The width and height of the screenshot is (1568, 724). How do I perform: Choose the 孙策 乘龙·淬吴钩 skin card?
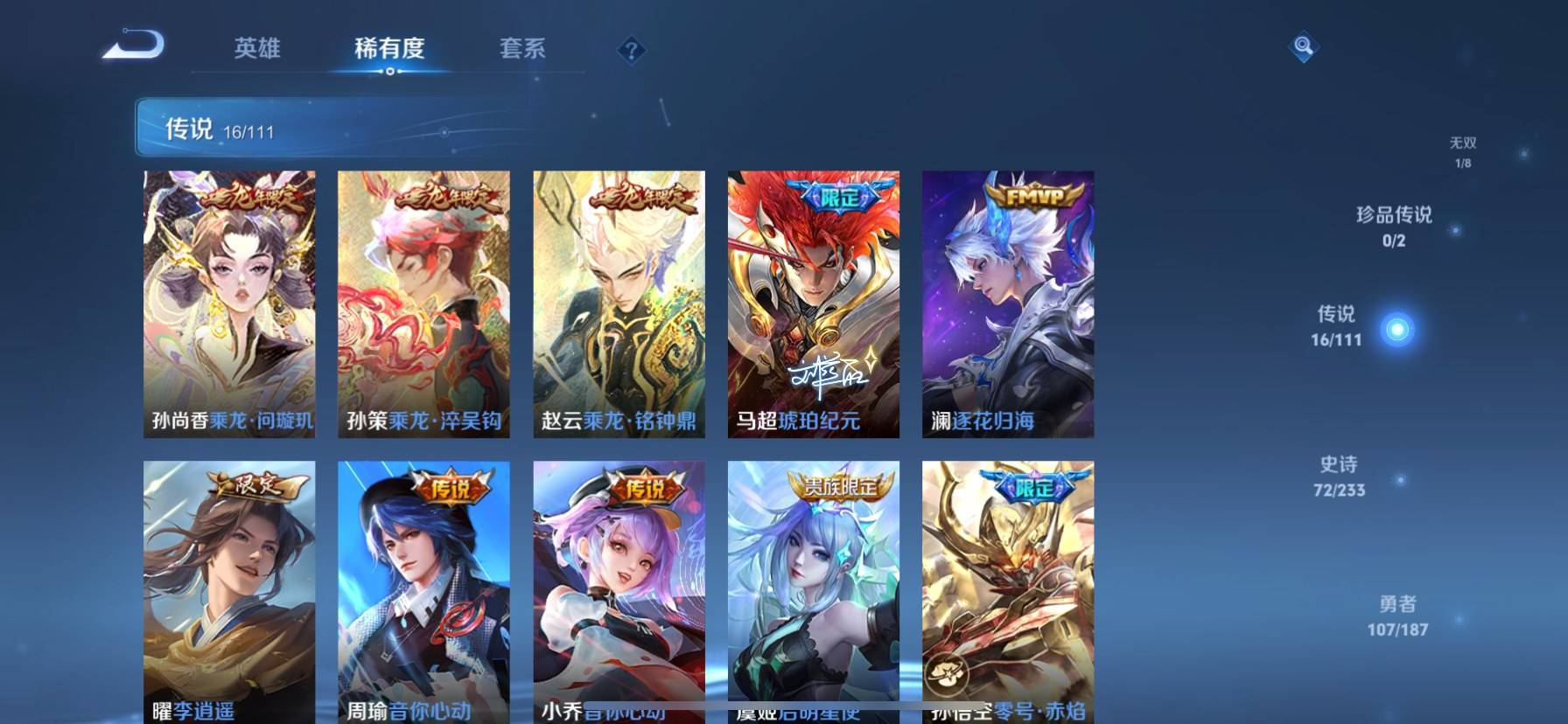click(x=423, y=303)
